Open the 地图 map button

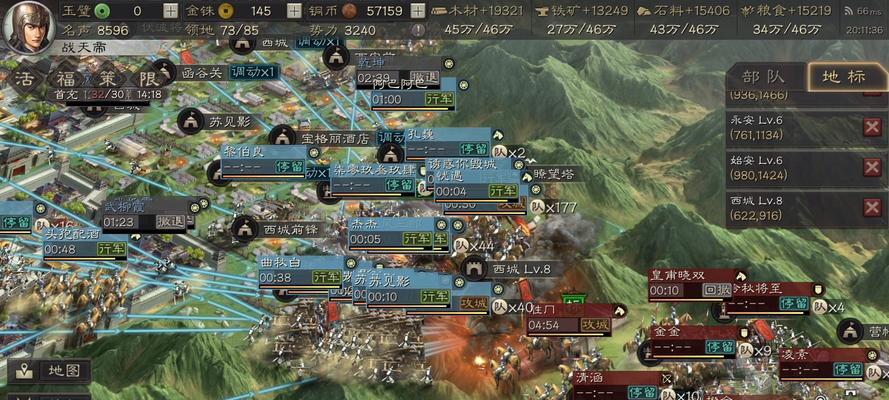point(48,370)
